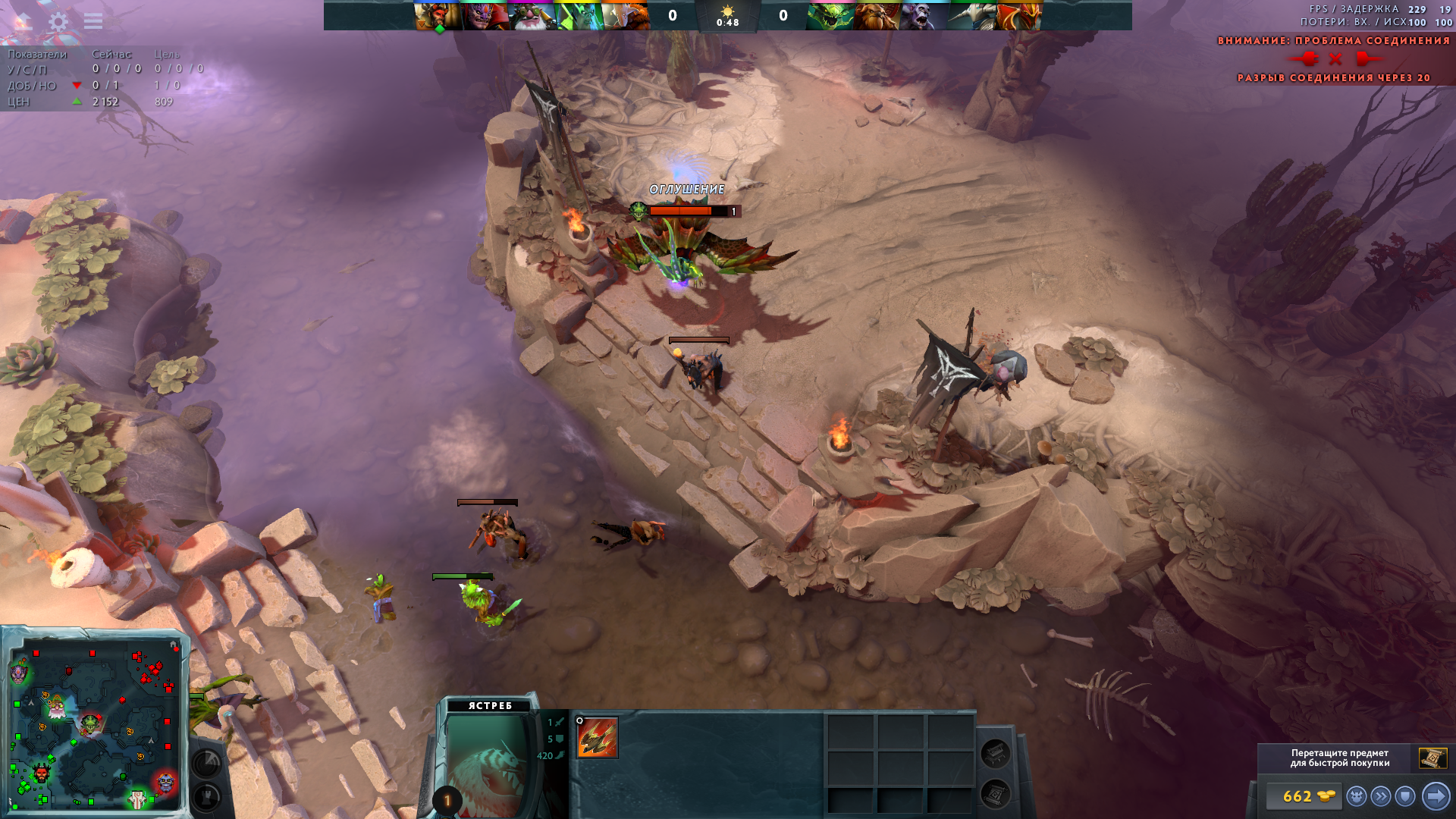Select Juggernaut's masked portrait in top bar

coord(626,16)
